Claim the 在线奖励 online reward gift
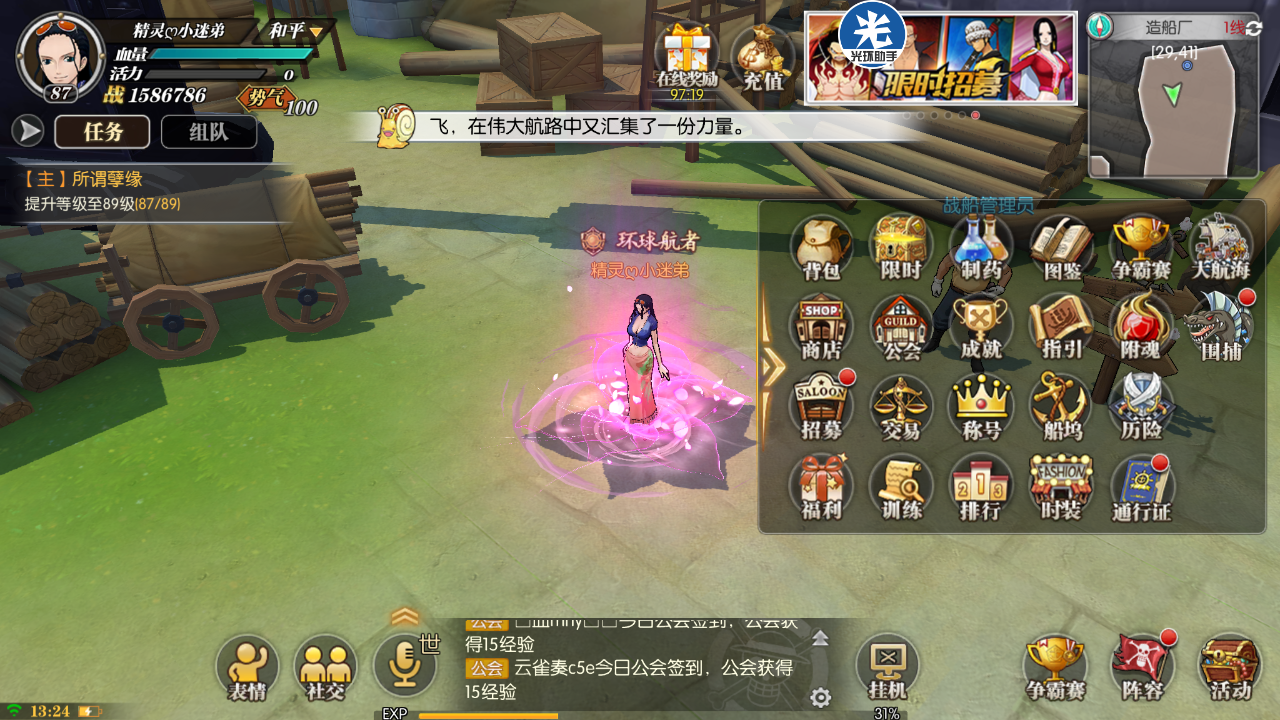1280x720 pixels. coord(687,57)
